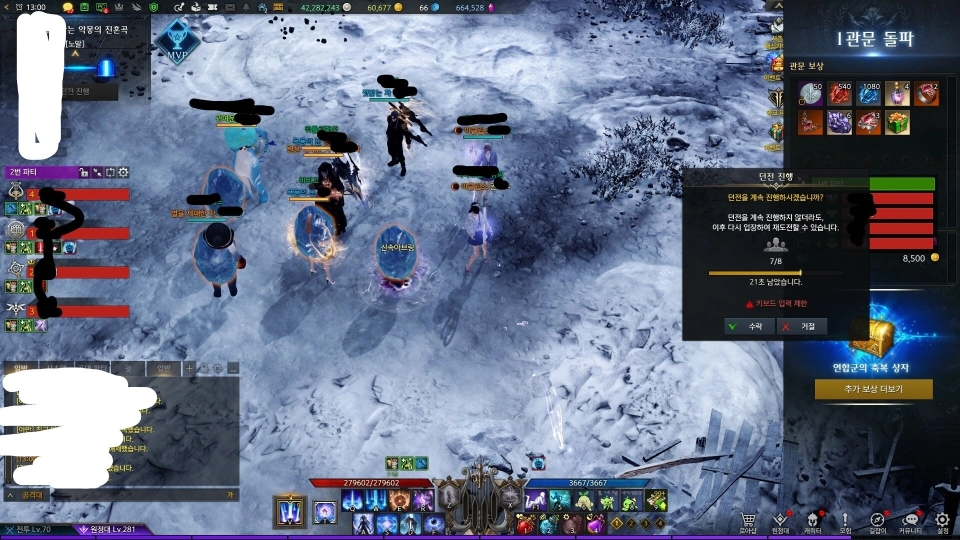960x540 pixels.
Task: Click the awakening skill in gold frame
Action: coord(290,511)
